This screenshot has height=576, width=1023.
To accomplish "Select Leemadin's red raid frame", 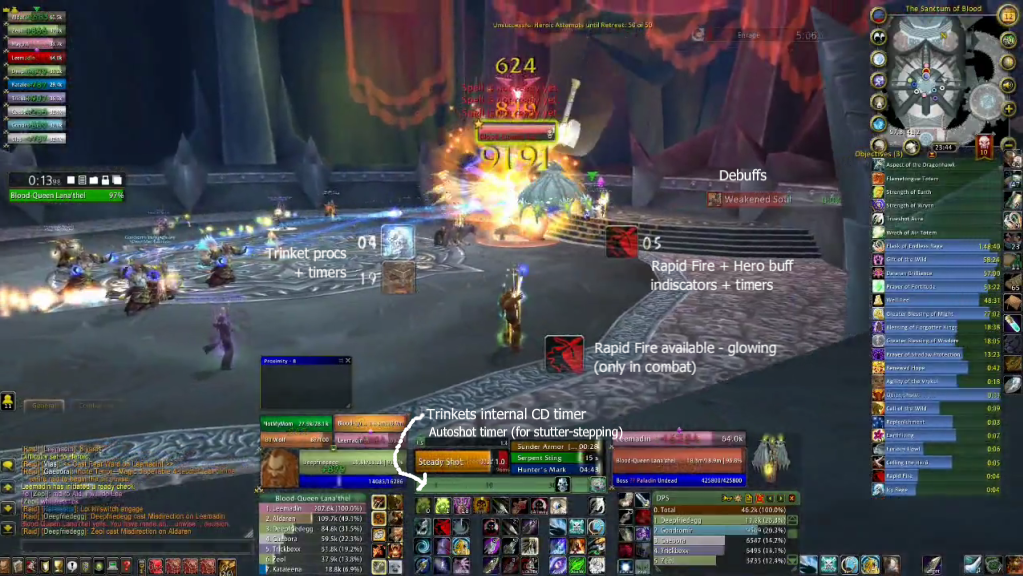I will 36,58.
